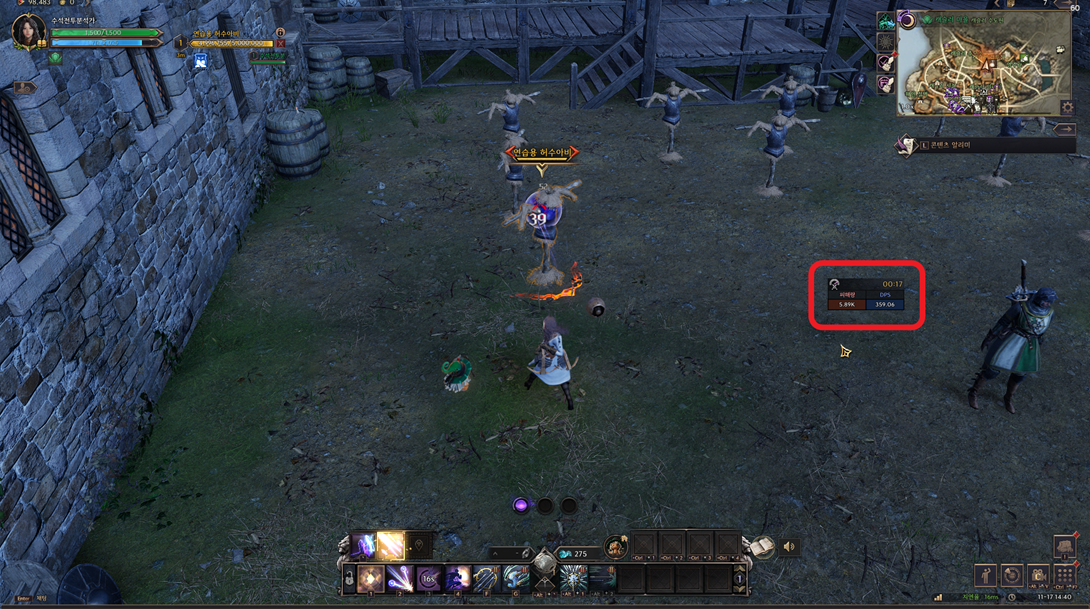This screenshot has width=1090, height=609.
Task: Click the player character portrait
Action: (27, 31)
